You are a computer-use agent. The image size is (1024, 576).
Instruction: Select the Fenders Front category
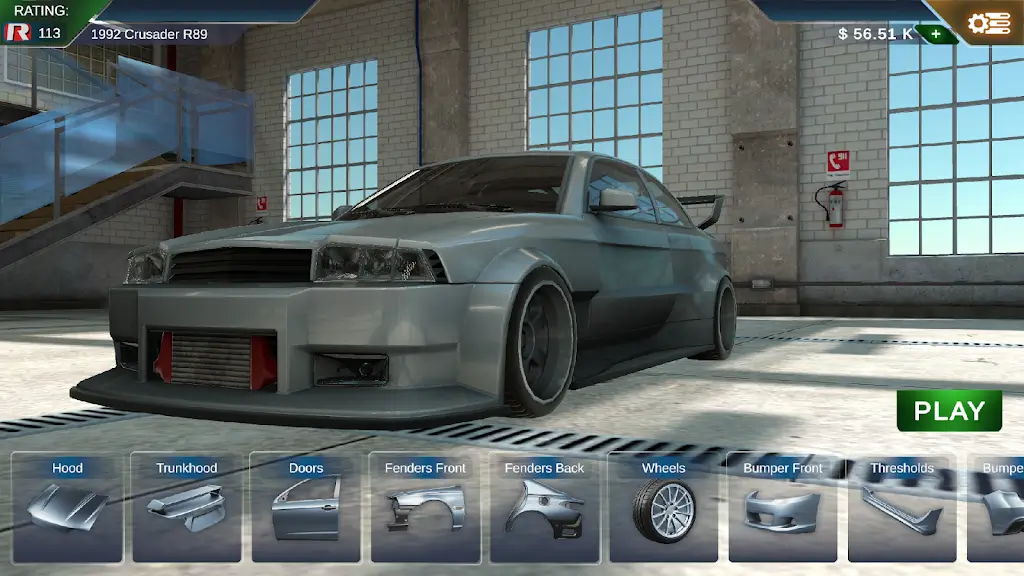coord(425,506)
